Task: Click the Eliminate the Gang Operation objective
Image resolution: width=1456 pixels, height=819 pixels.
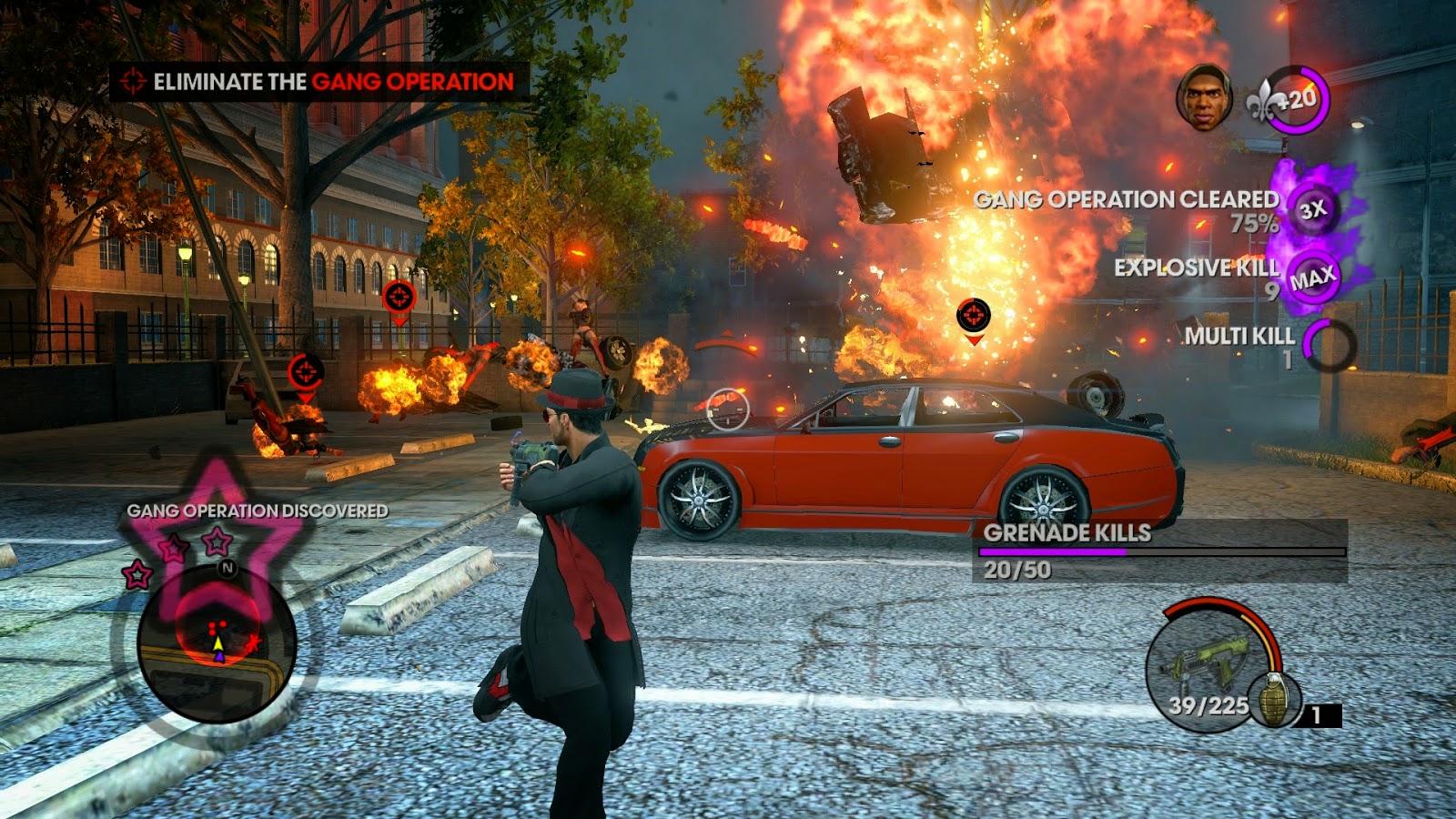Action: tap(318, 82)
